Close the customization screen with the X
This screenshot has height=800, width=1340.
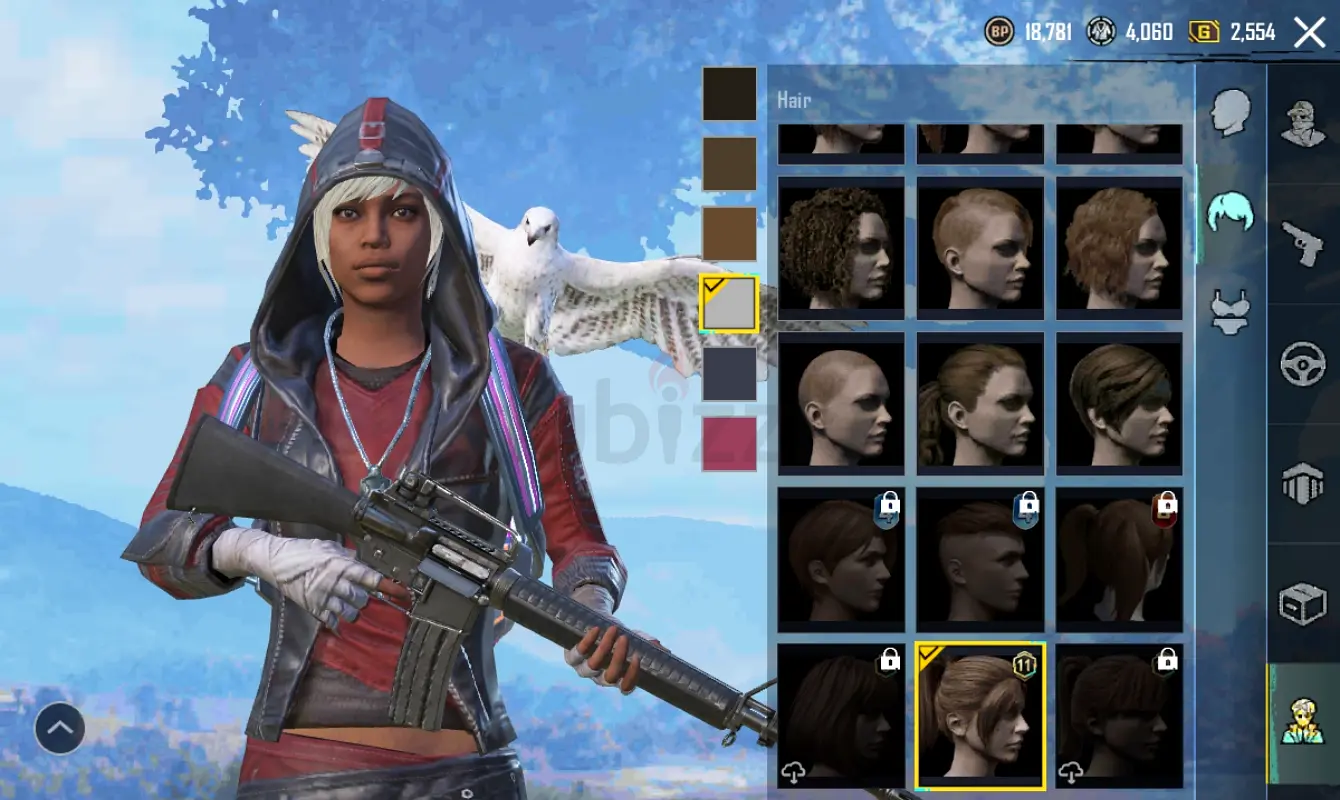(1309, 33)
